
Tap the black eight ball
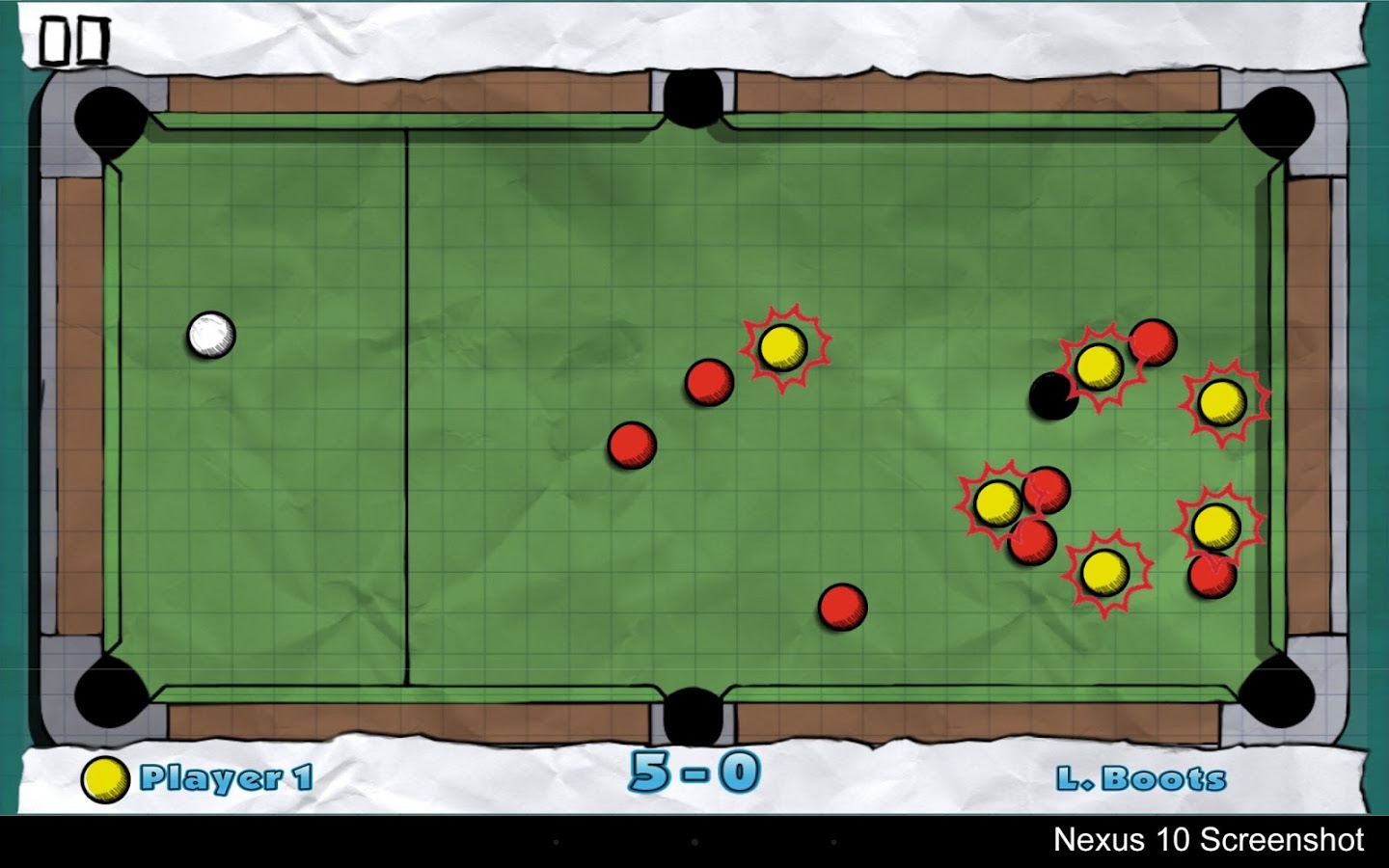(1051, 393)
